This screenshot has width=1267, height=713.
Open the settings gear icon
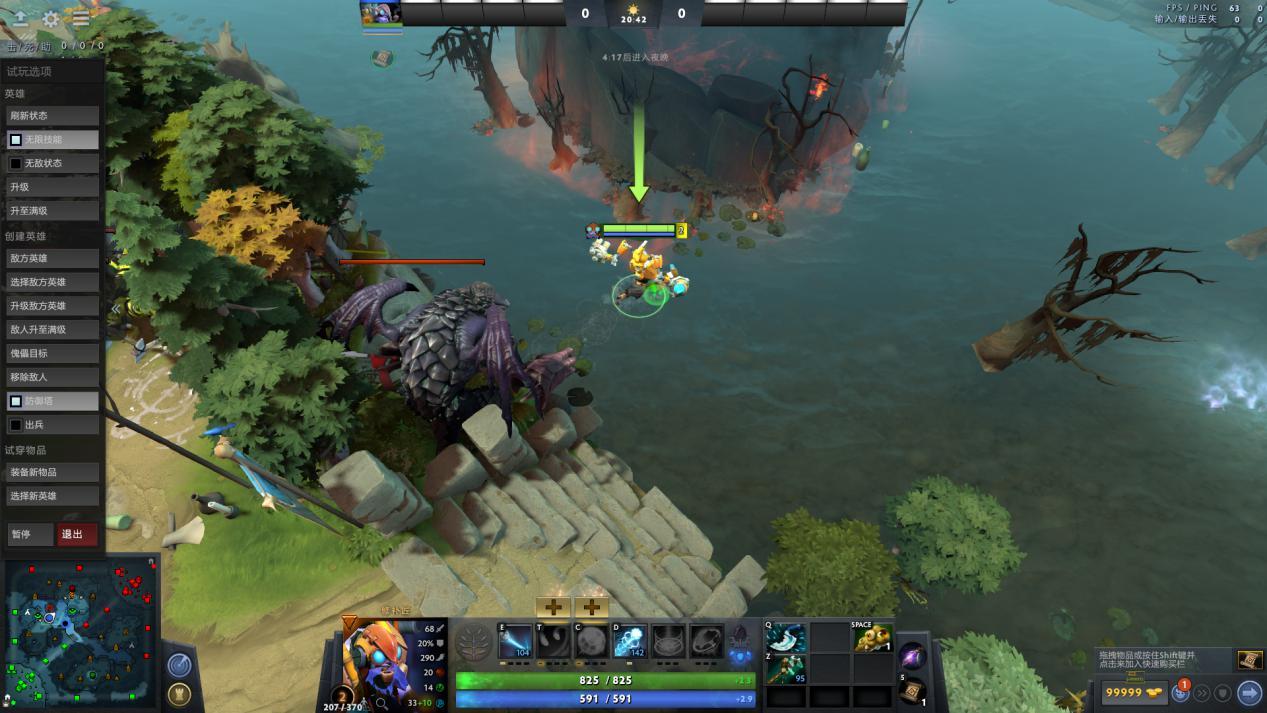click(x=51, y=19)
